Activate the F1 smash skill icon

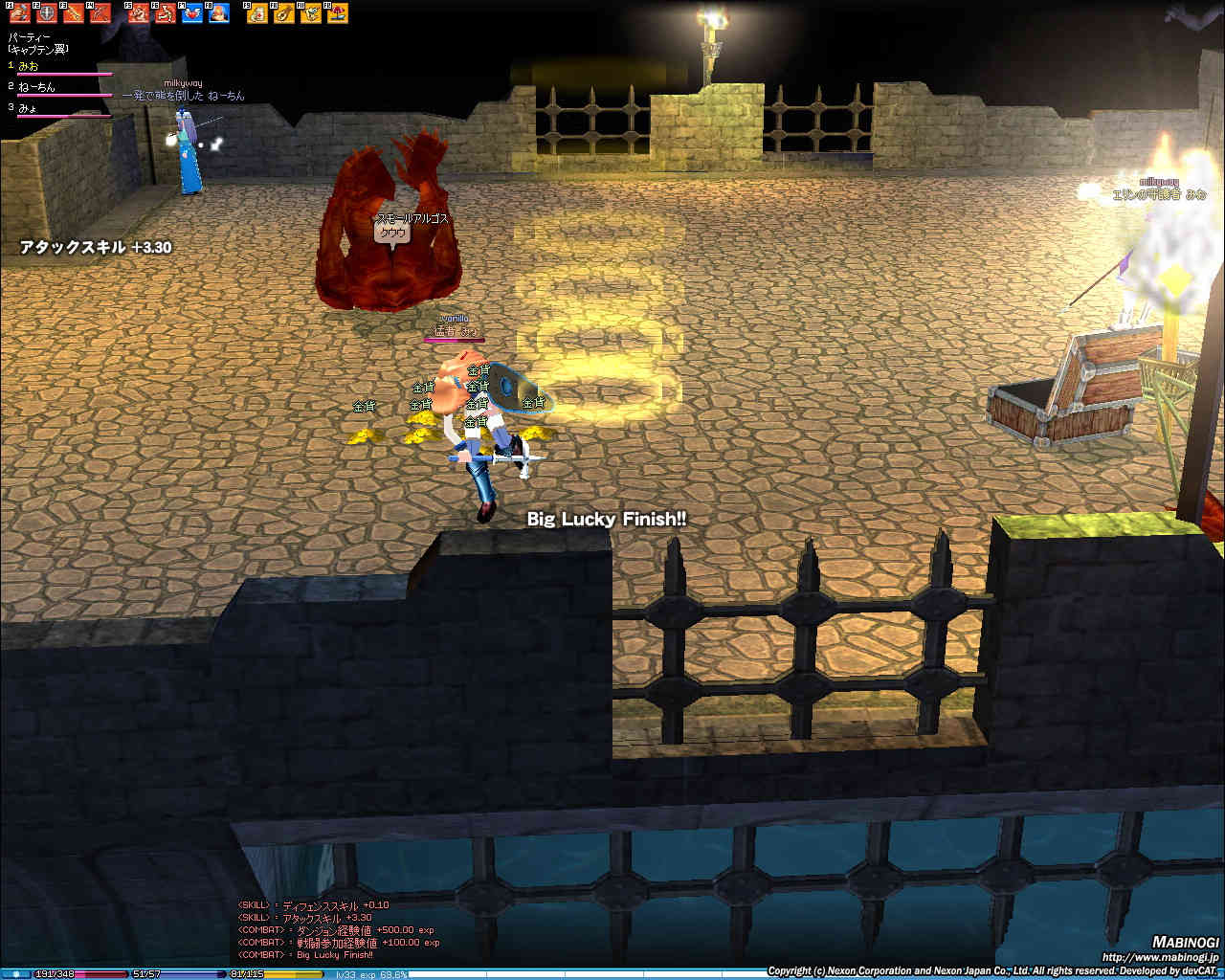pyautogui.click(x=19, y=13)
